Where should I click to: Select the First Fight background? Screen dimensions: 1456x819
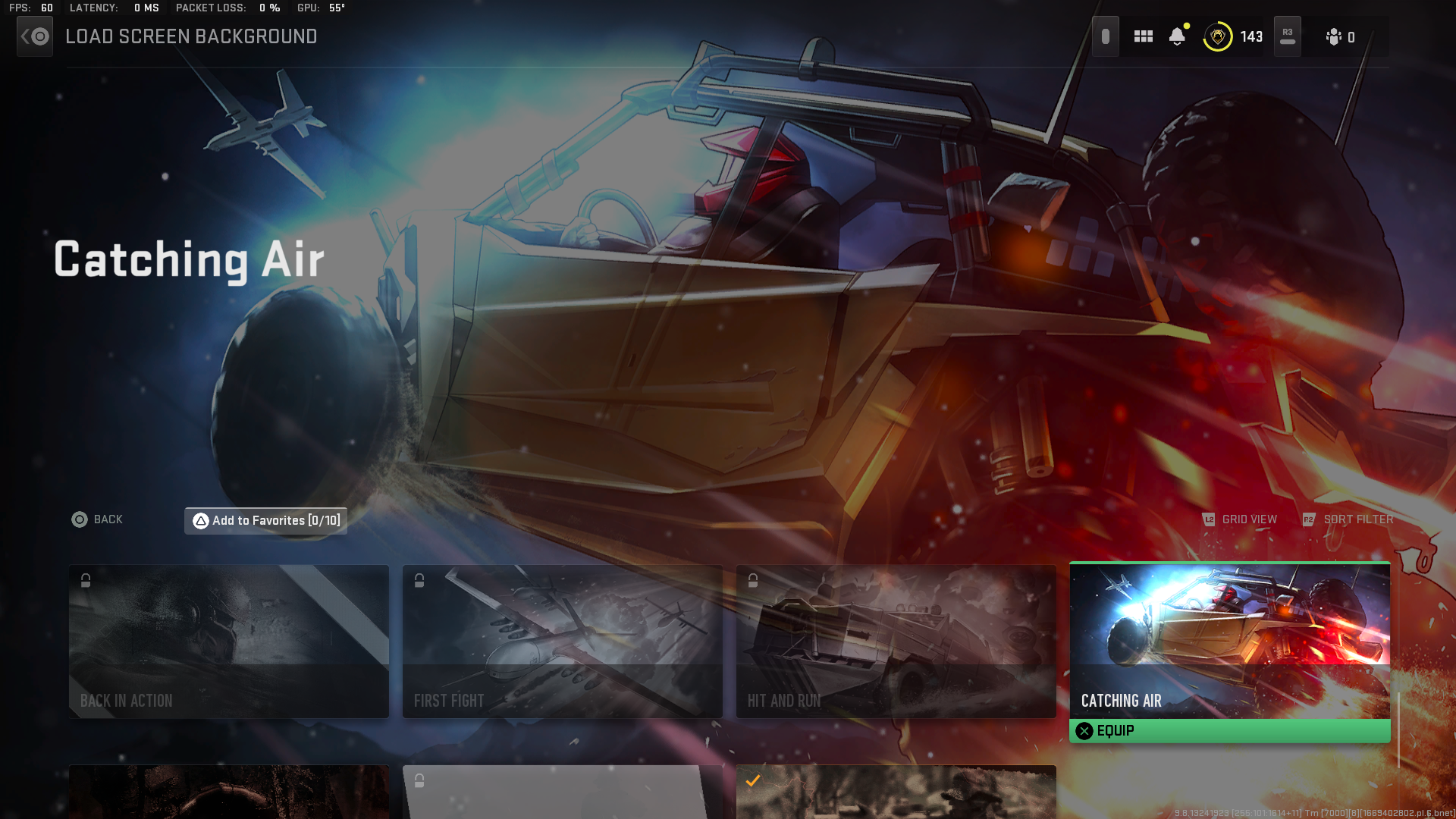coord(562,641)
